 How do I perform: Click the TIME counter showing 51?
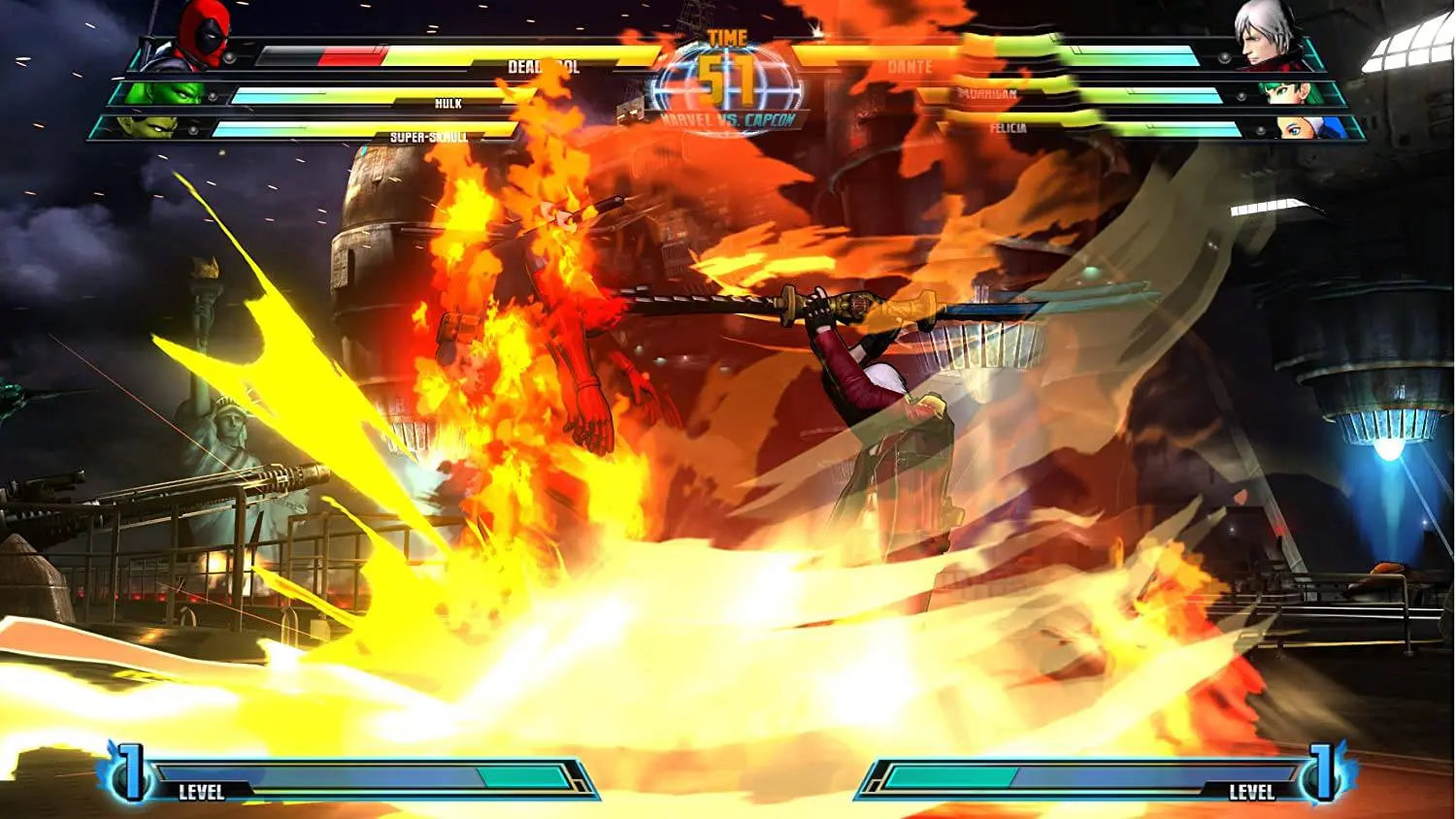pyautogui.click(x=727, y=61)
